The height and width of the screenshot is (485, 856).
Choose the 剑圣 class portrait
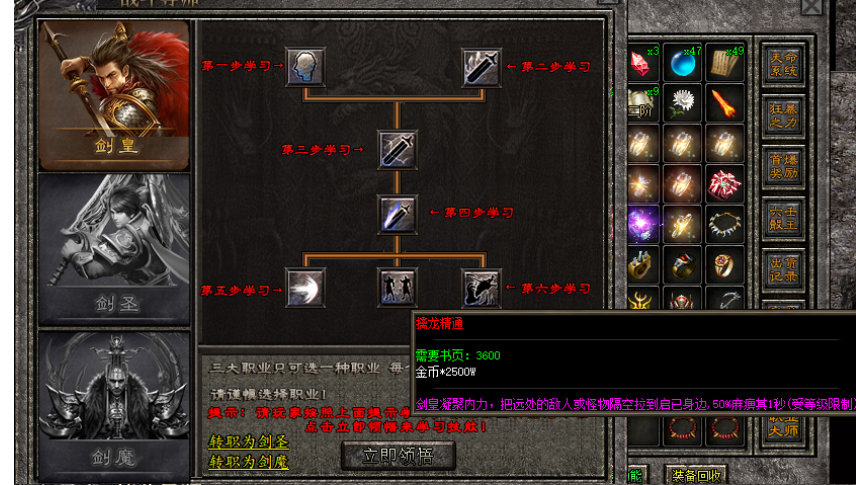tap(114, 250)
